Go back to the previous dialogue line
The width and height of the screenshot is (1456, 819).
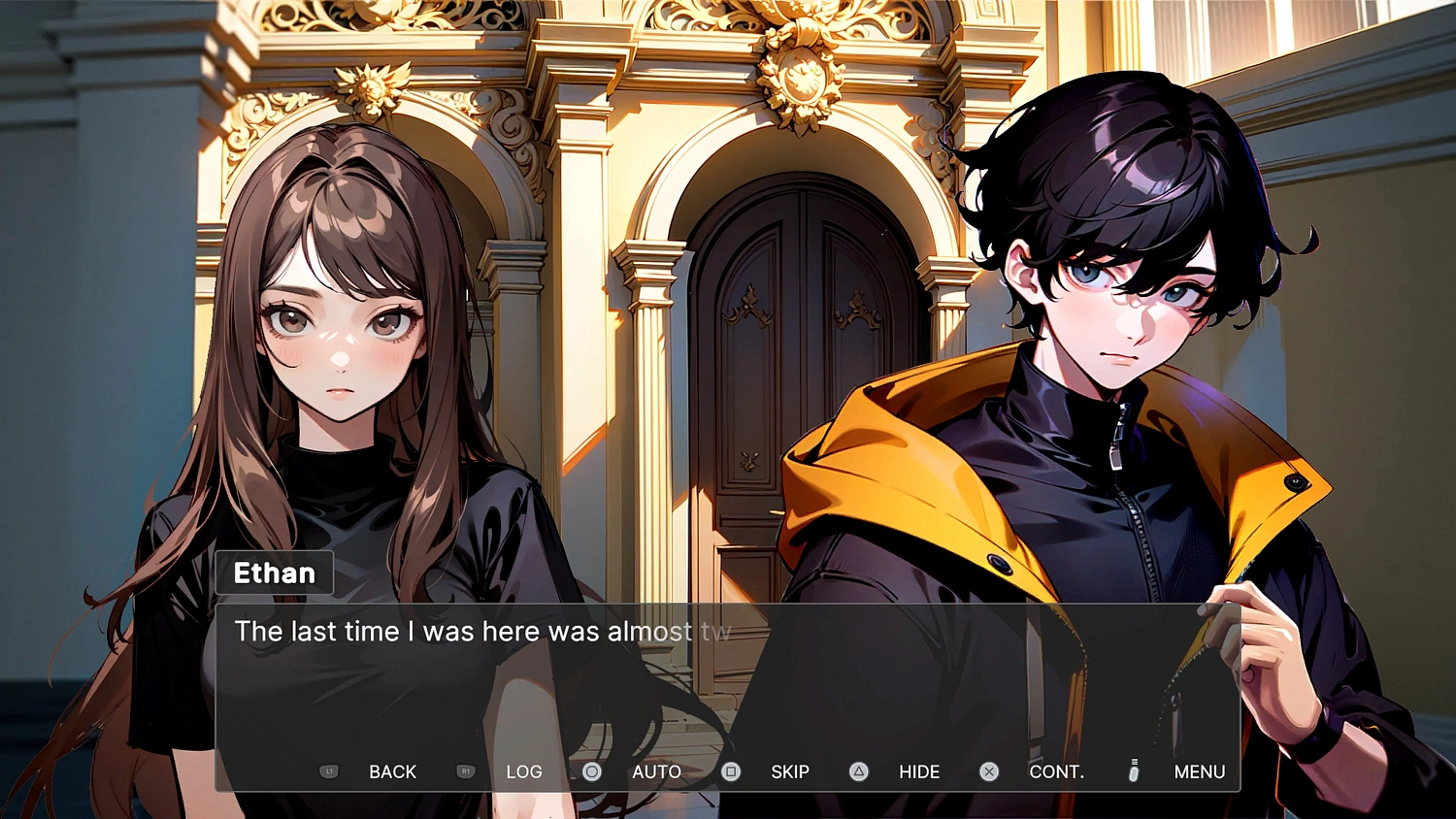coord(391,771)
